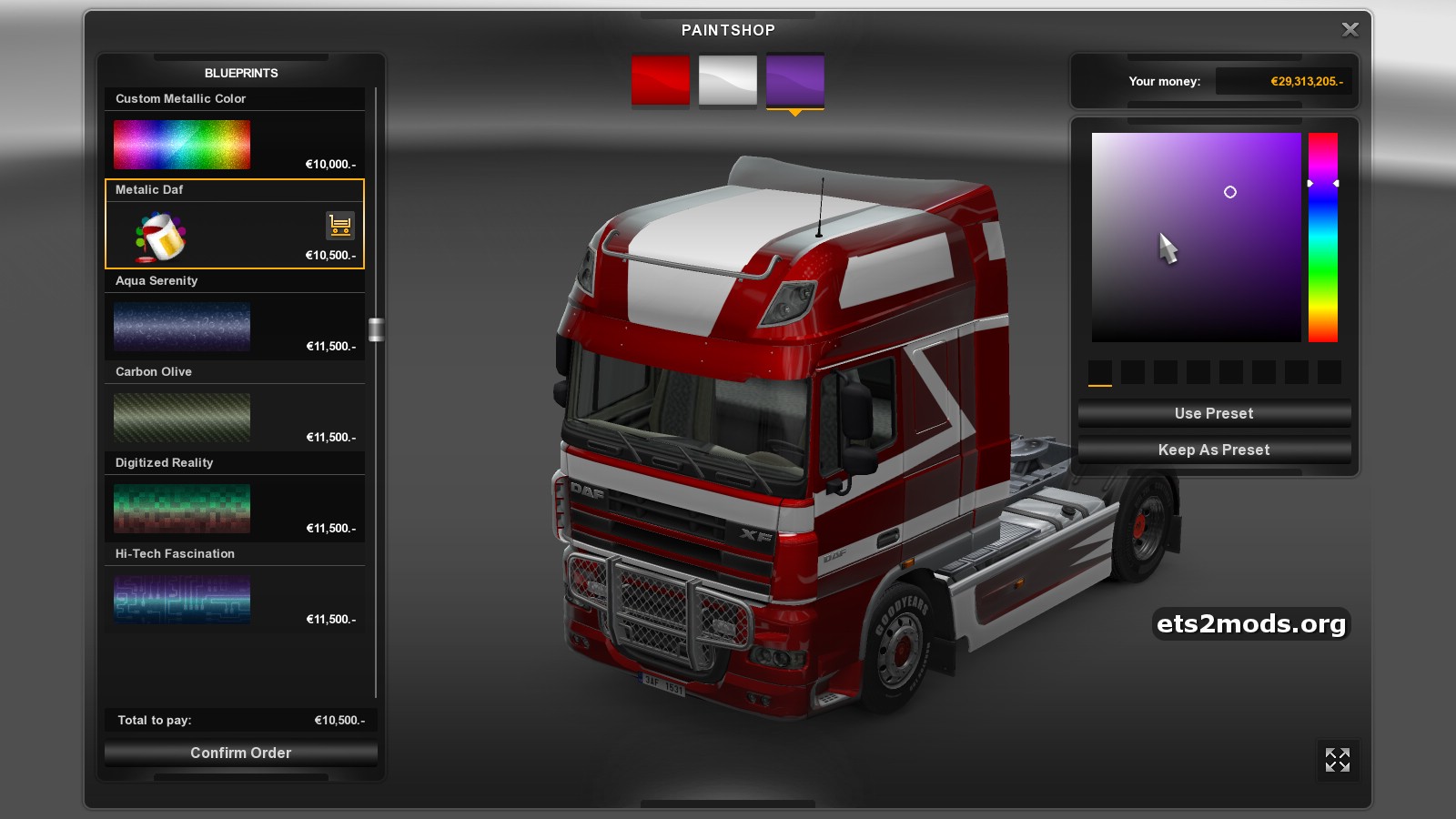The image size is (1456, 819).
Task: Click the shopping cart icon on Metalic Daf
Action: [x=339, y=224]
